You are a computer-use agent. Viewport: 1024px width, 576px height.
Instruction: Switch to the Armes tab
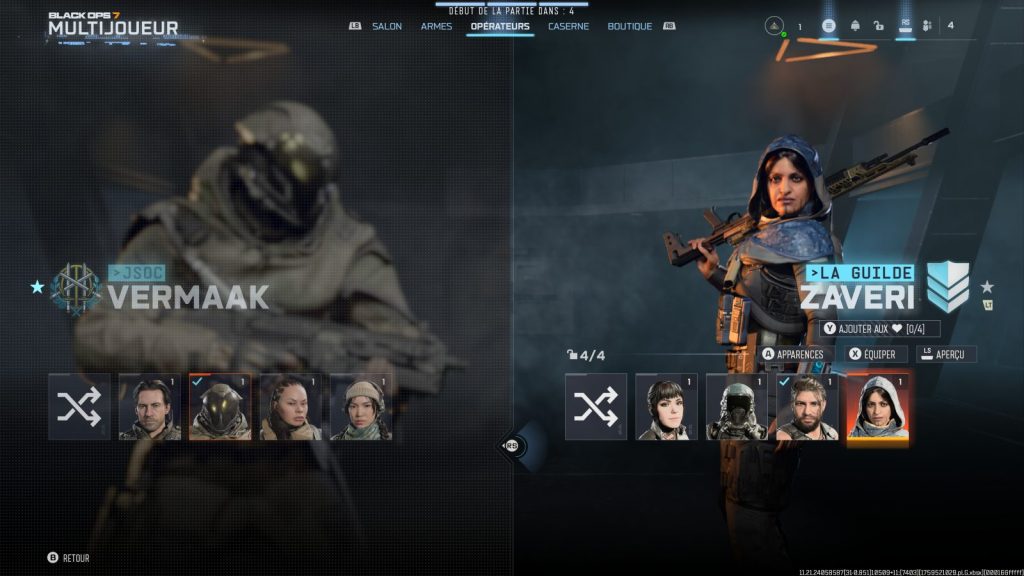(x=436, y=26)
